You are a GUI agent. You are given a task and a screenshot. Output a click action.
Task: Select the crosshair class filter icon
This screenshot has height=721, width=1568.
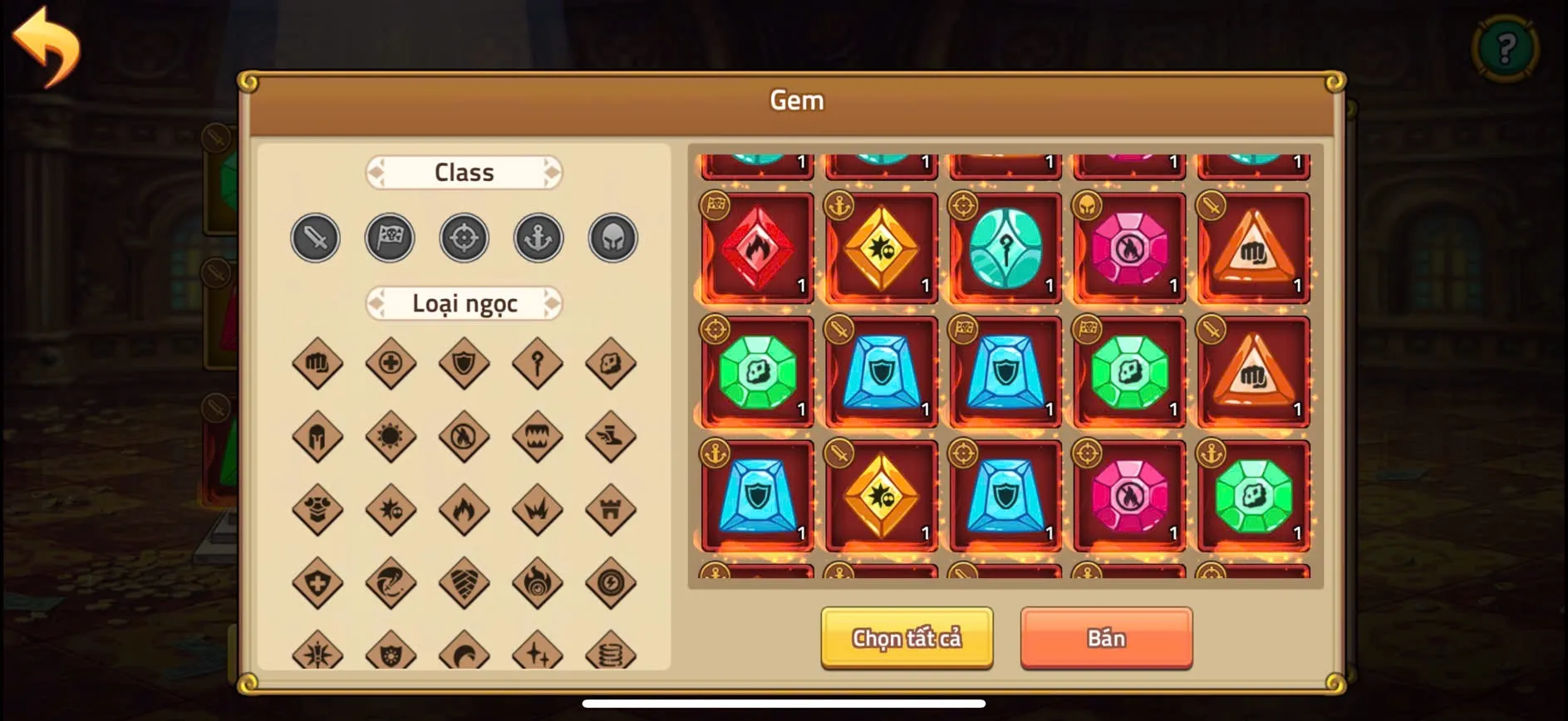click(464, 238)
